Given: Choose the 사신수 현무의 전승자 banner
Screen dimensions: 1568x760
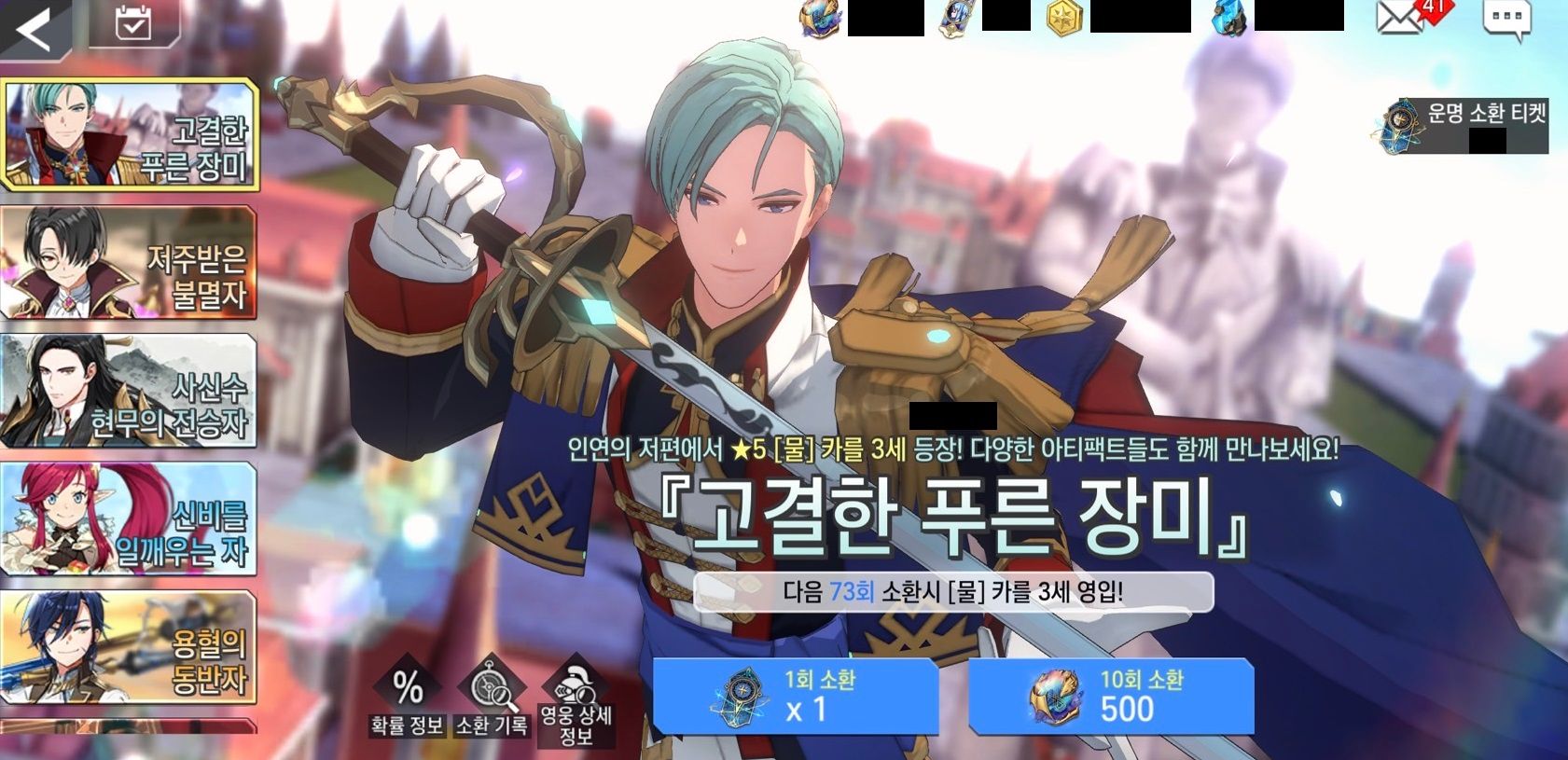Looking at the screenshot, I should [x=129, y=392].
